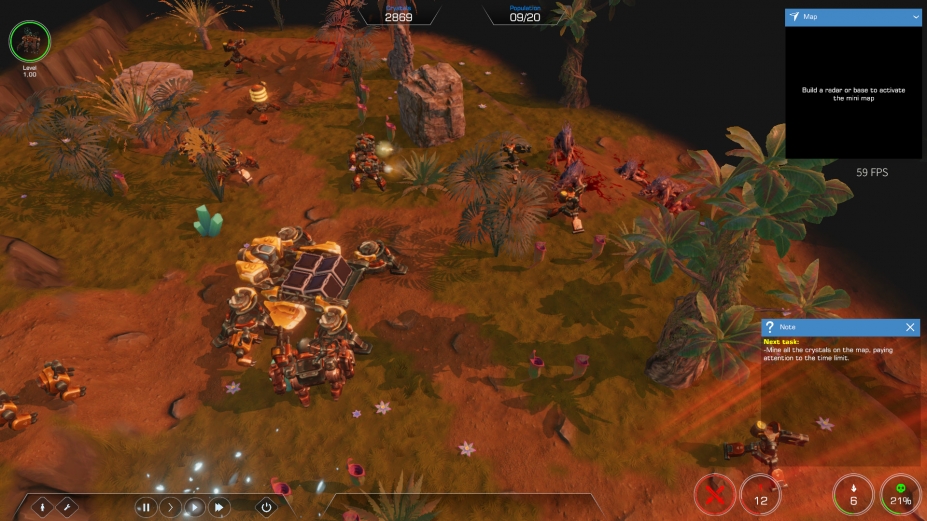The height and width of the screenshot is (521, 927).
Task: Activate fast-forward game speed
Action: coord(218,507)
